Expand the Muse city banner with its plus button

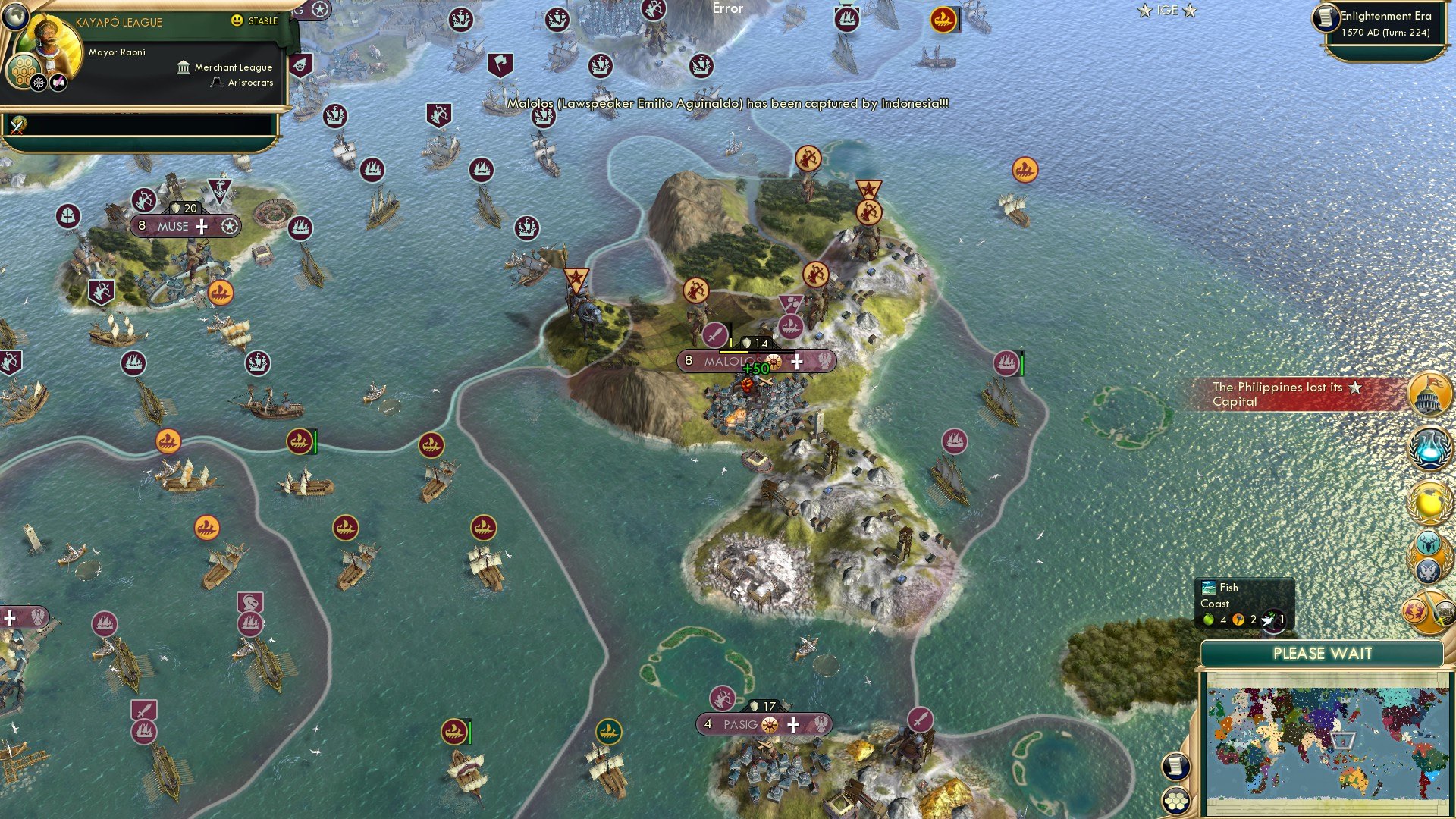[x=202, y=225]
